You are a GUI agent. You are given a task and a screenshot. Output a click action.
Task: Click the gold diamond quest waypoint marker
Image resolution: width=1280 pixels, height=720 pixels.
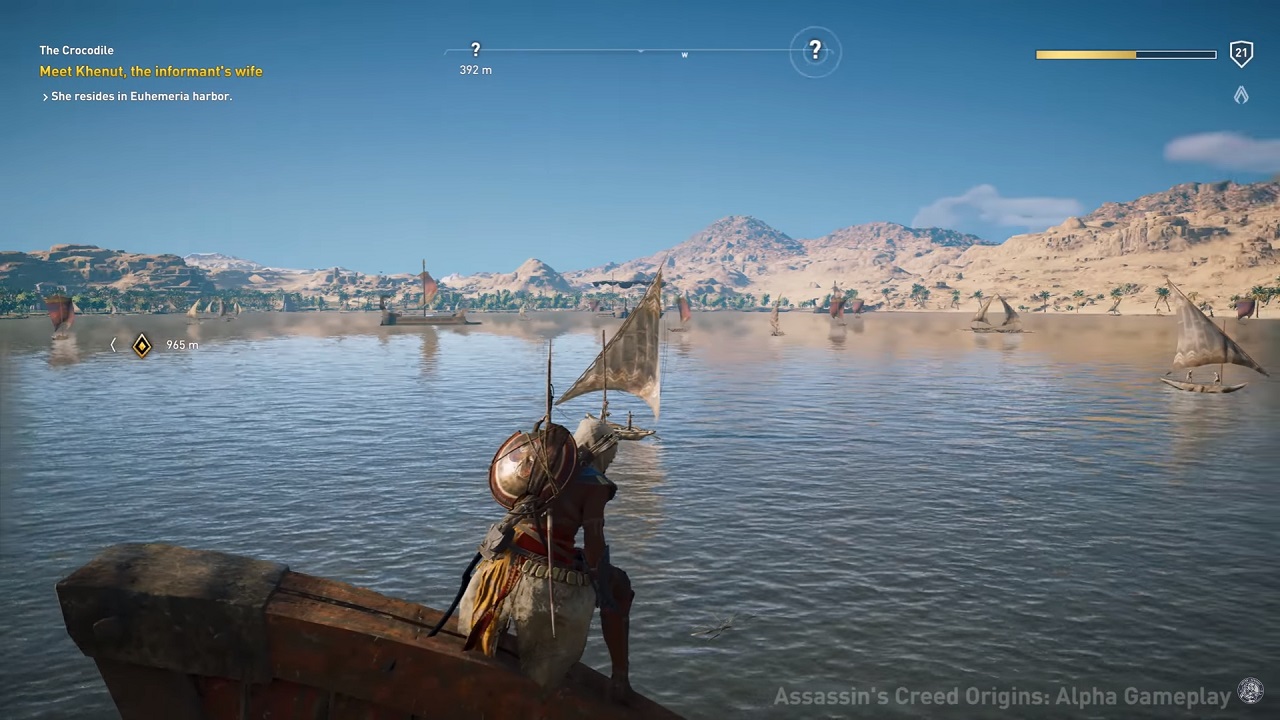pyautogui.click(x=142, y=345)
